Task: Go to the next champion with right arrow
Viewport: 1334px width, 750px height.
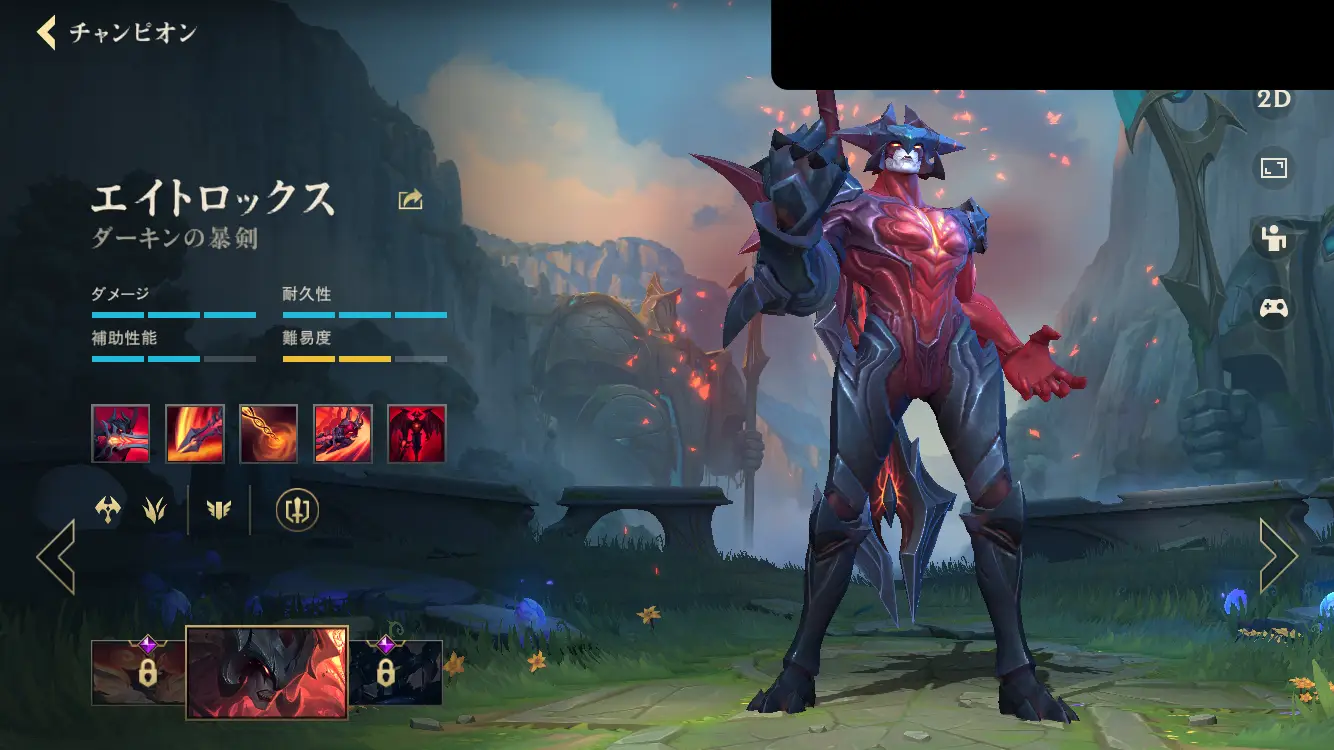Action: coord(1278,557)
